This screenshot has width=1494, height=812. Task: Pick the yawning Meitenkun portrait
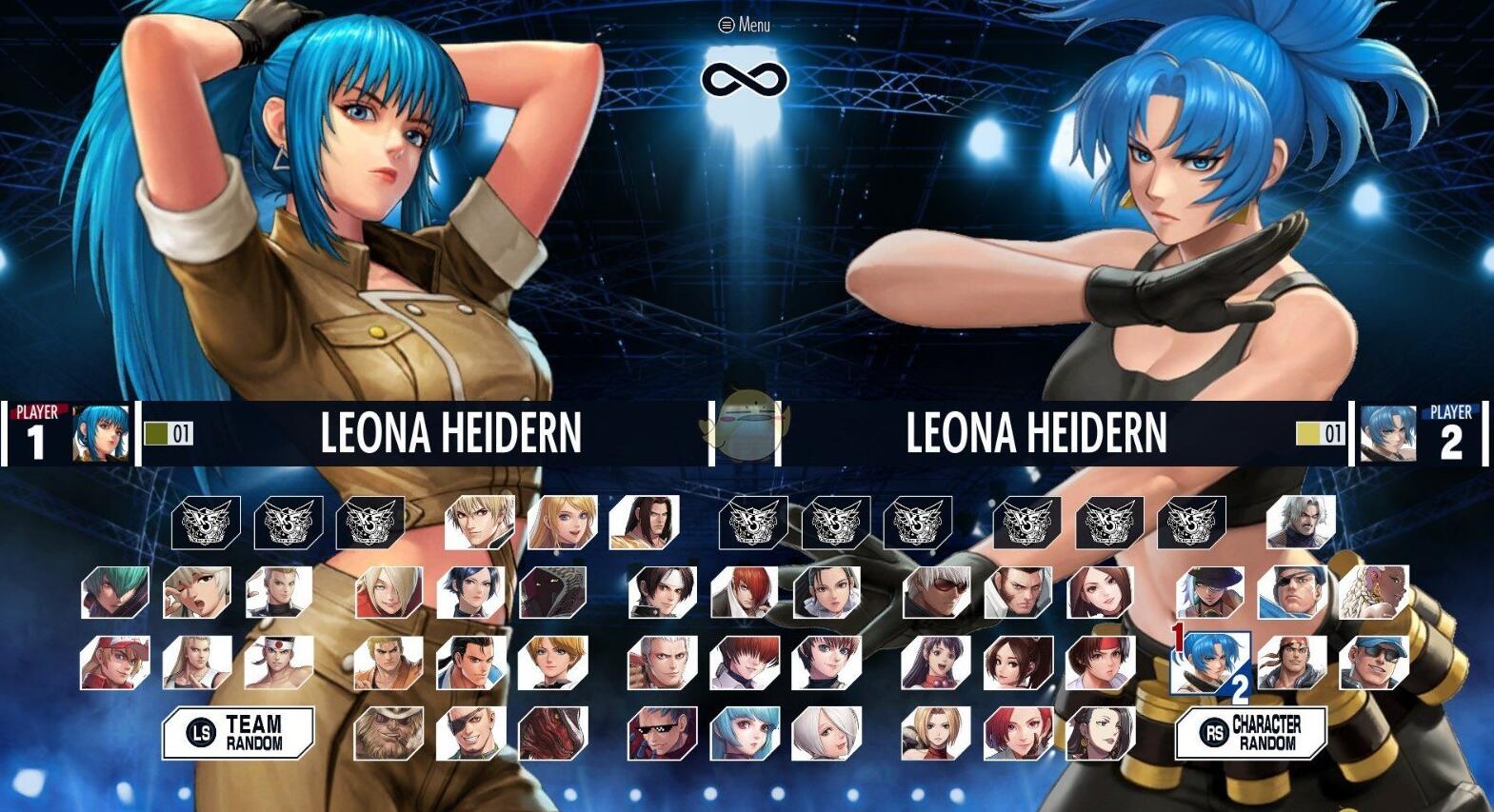(197, 592)
